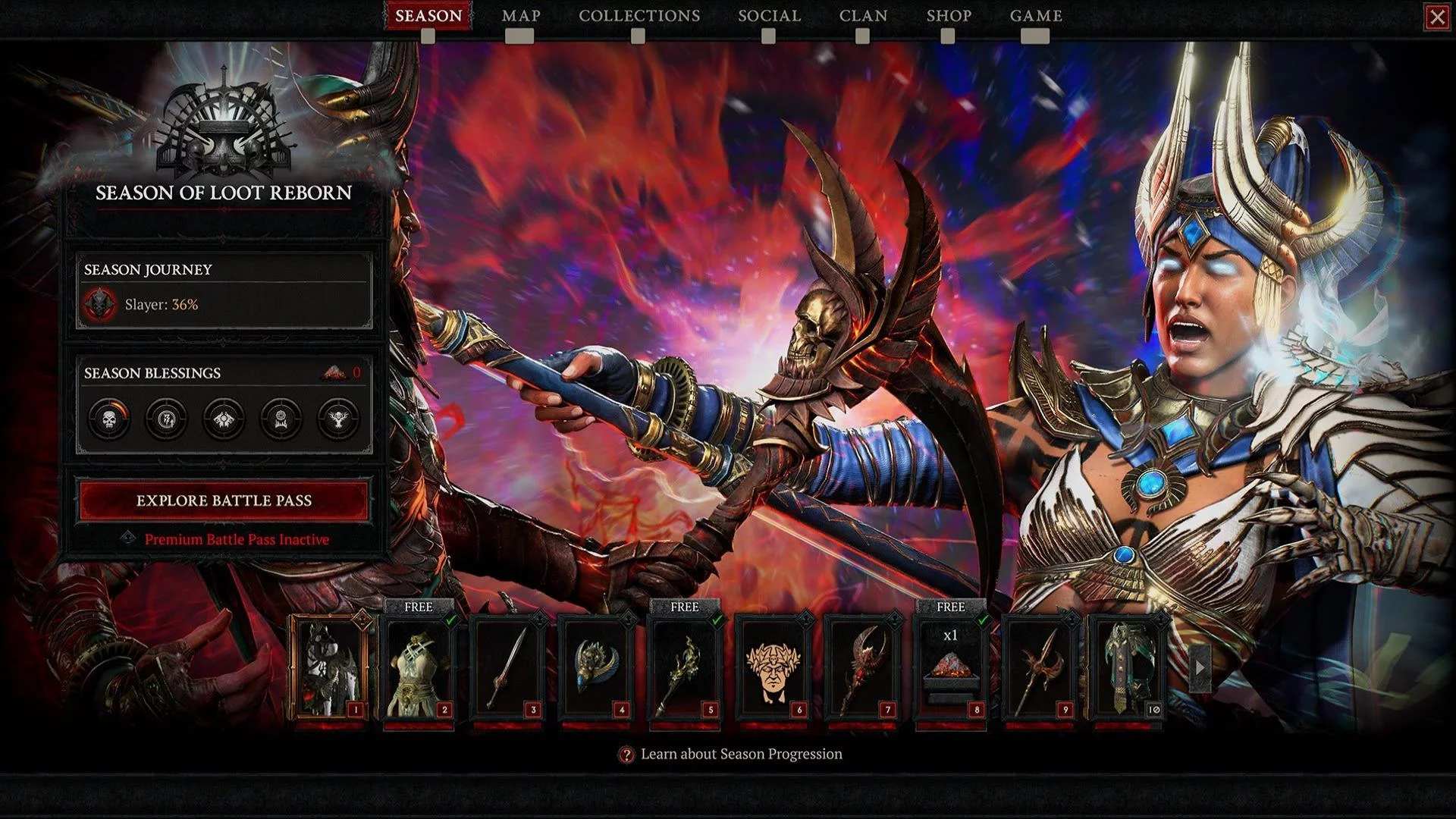Open the Shop tab

948,16
